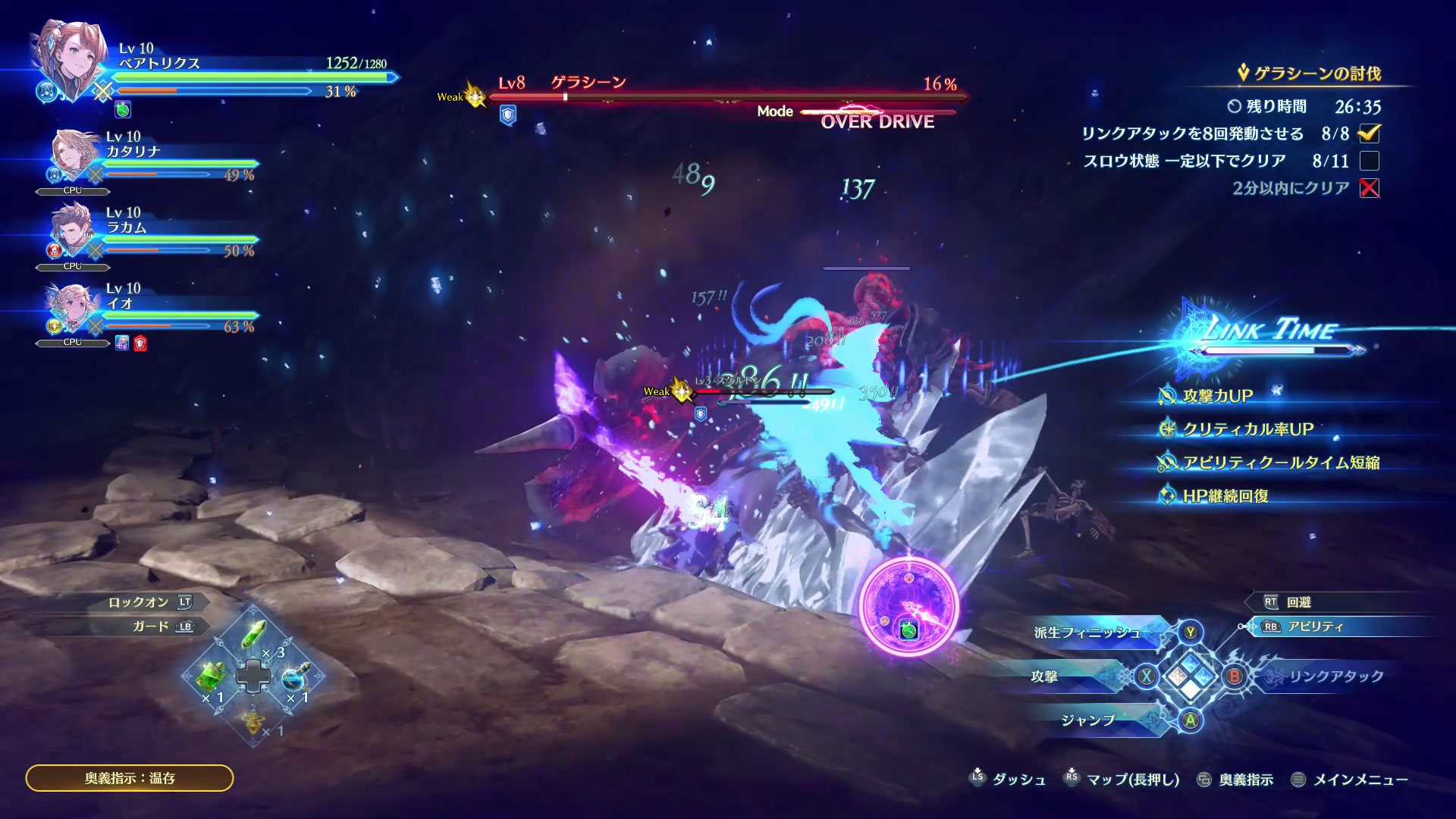Use the green potion item slot
Viewport: 1456px width, 819px height.
coord(212,673)
